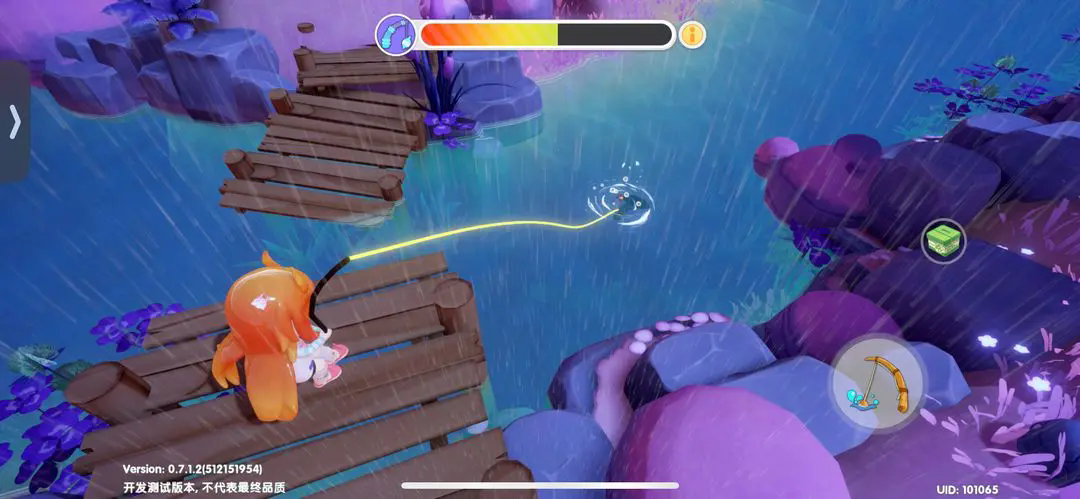Screen dimensions: 1080x499
Task: Open the green bait box
Action: click(x=943, y=241)
